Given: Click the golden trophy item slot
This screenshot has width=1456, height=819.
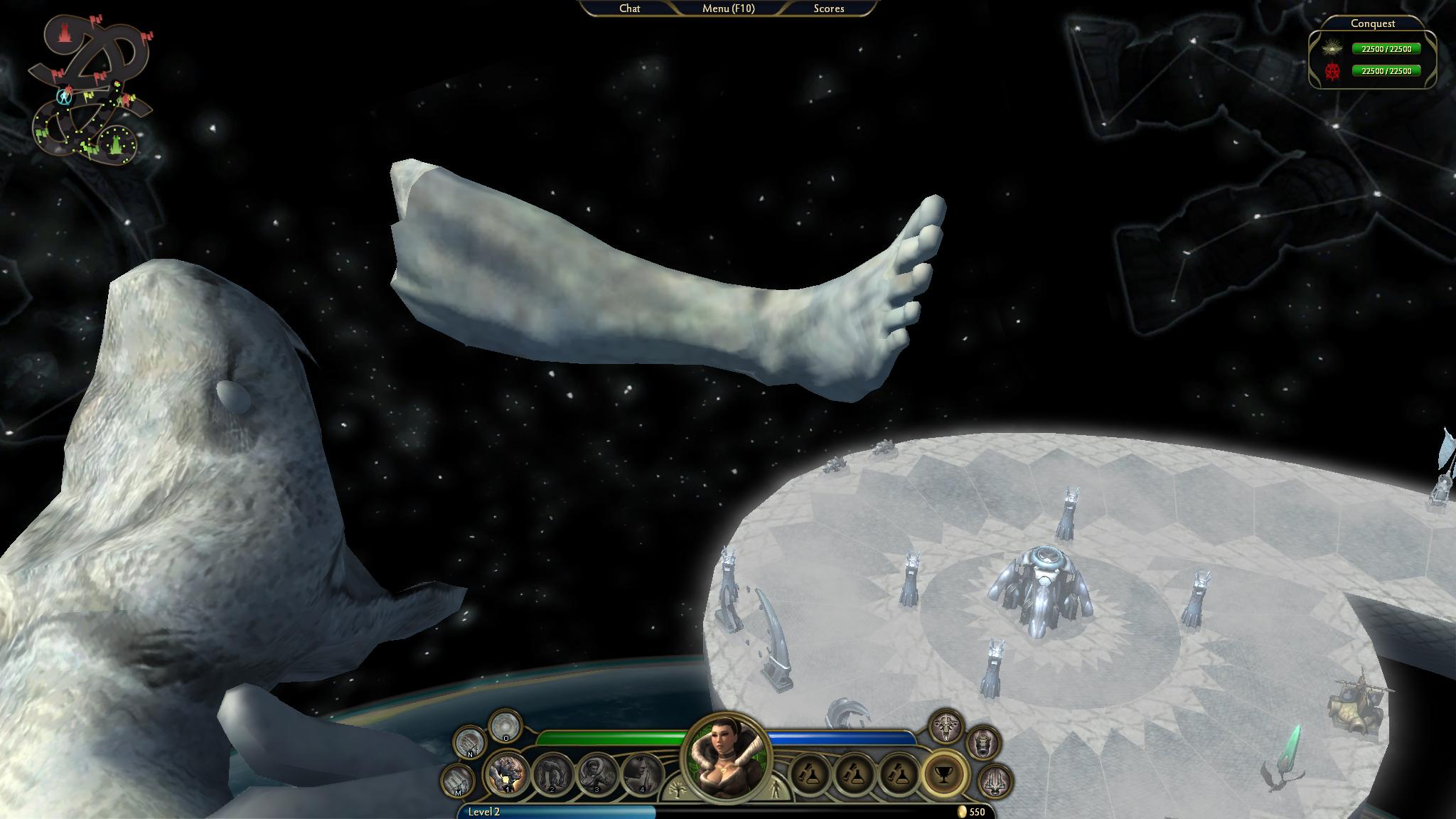Looking at the screenshot, I should coord(944,775).
